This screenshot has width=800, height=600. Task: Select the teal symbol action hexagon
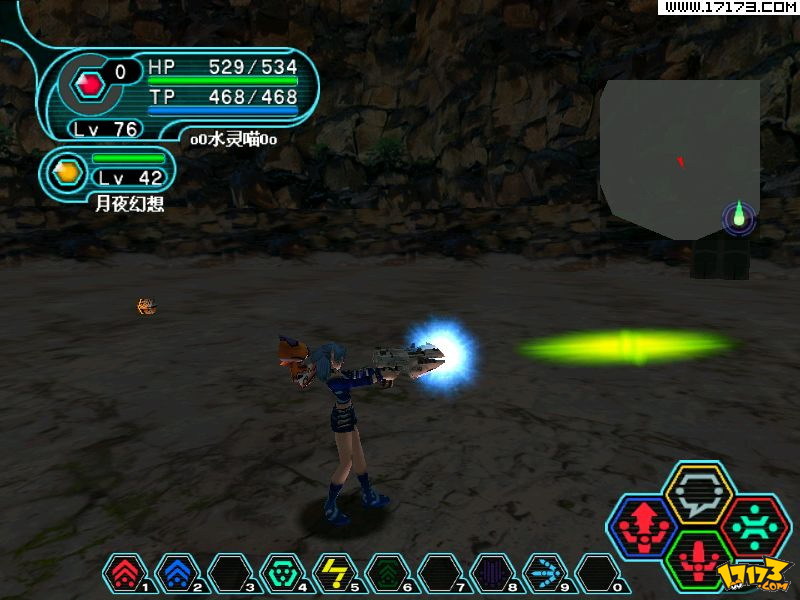point(755,525)
